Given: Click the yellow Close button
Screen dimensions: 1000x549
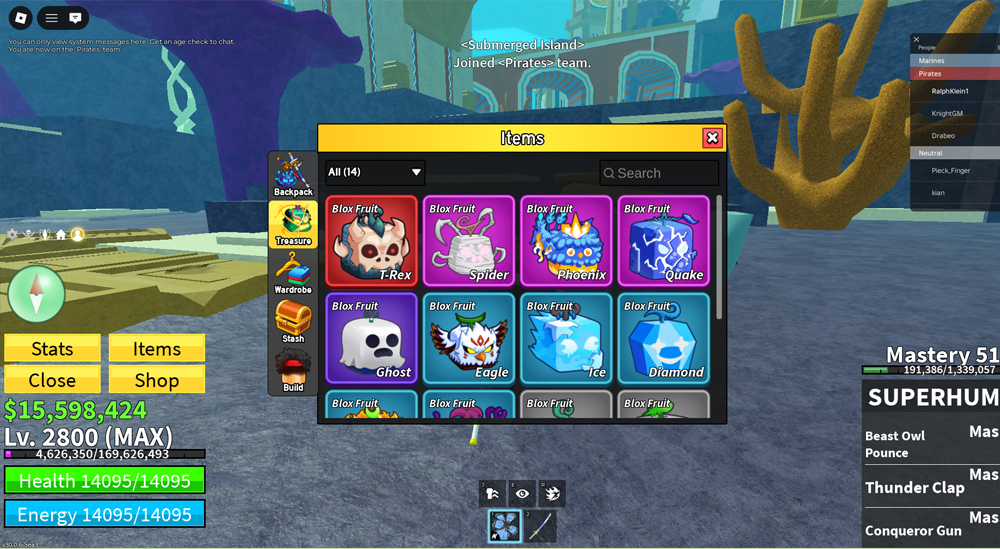Looking at the screenshot, I should (52, 380).
